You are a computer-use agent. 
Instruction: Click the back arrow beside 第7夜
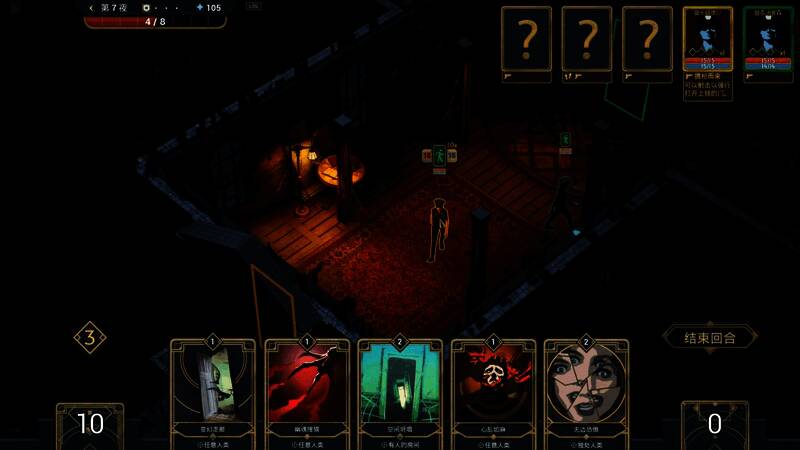pyautogui.click(x=92, y=8)
